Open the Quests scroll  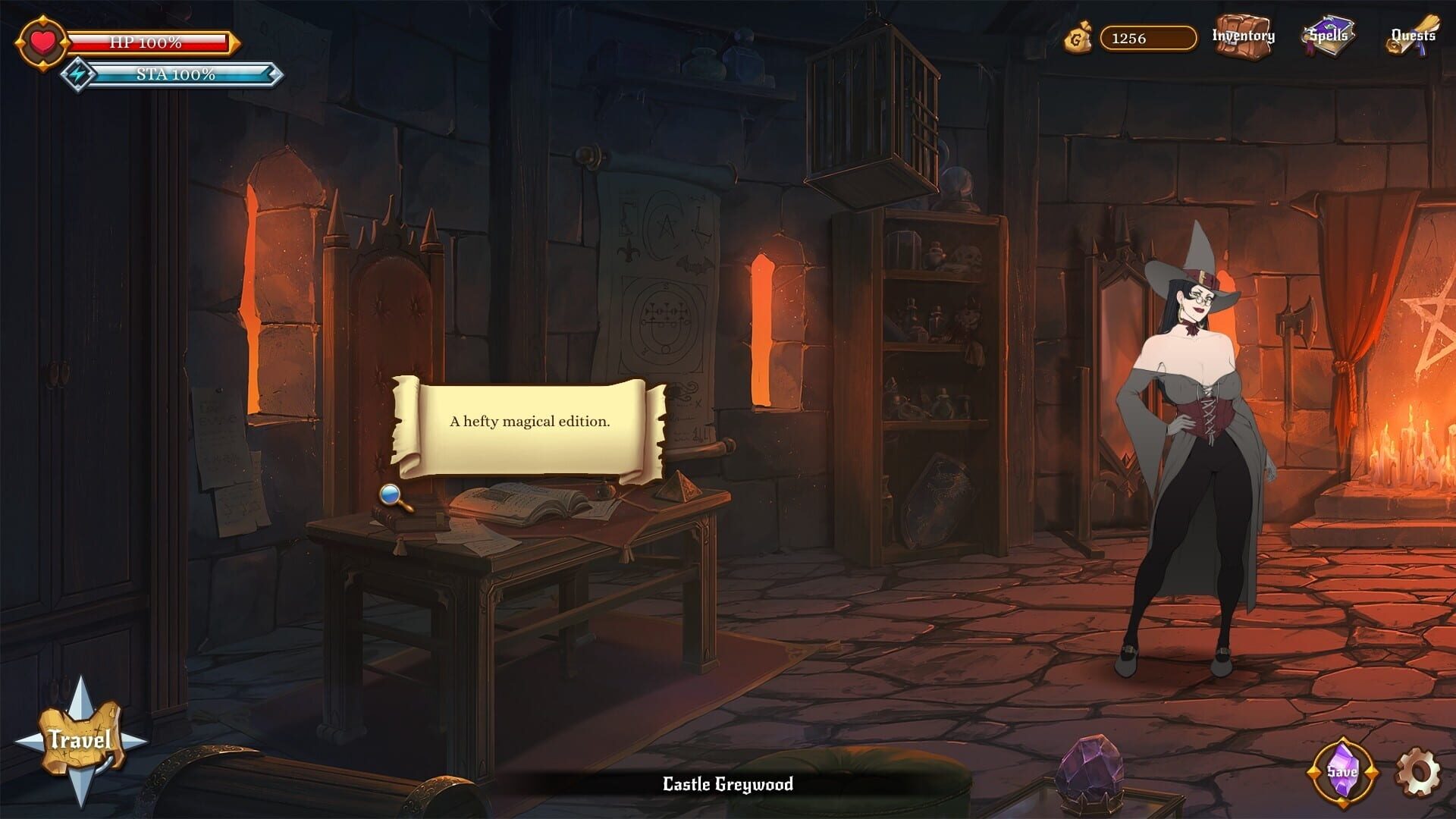tap(1414, 34)
